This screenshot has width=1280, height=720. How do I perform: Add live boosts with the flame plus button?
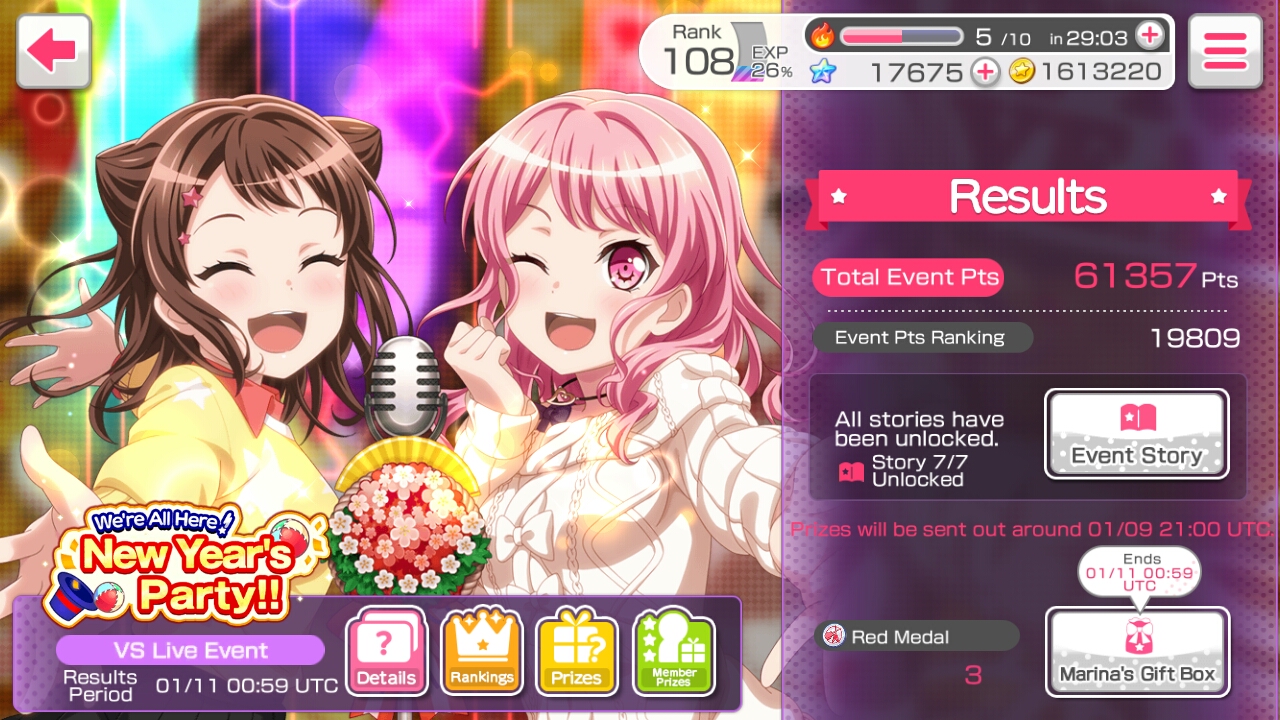pyautogui.click(x=1150, y=36)
